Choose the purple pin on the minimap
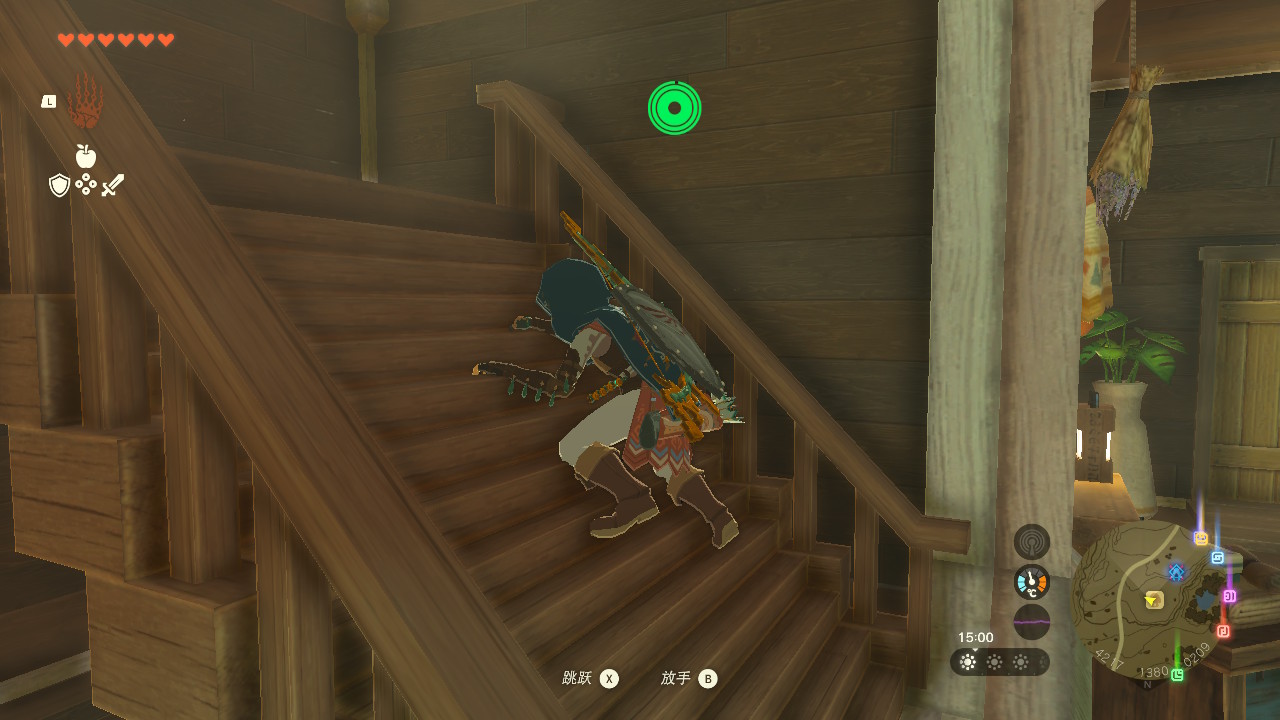1280x720 pixels. click(x=1229, y=596)
